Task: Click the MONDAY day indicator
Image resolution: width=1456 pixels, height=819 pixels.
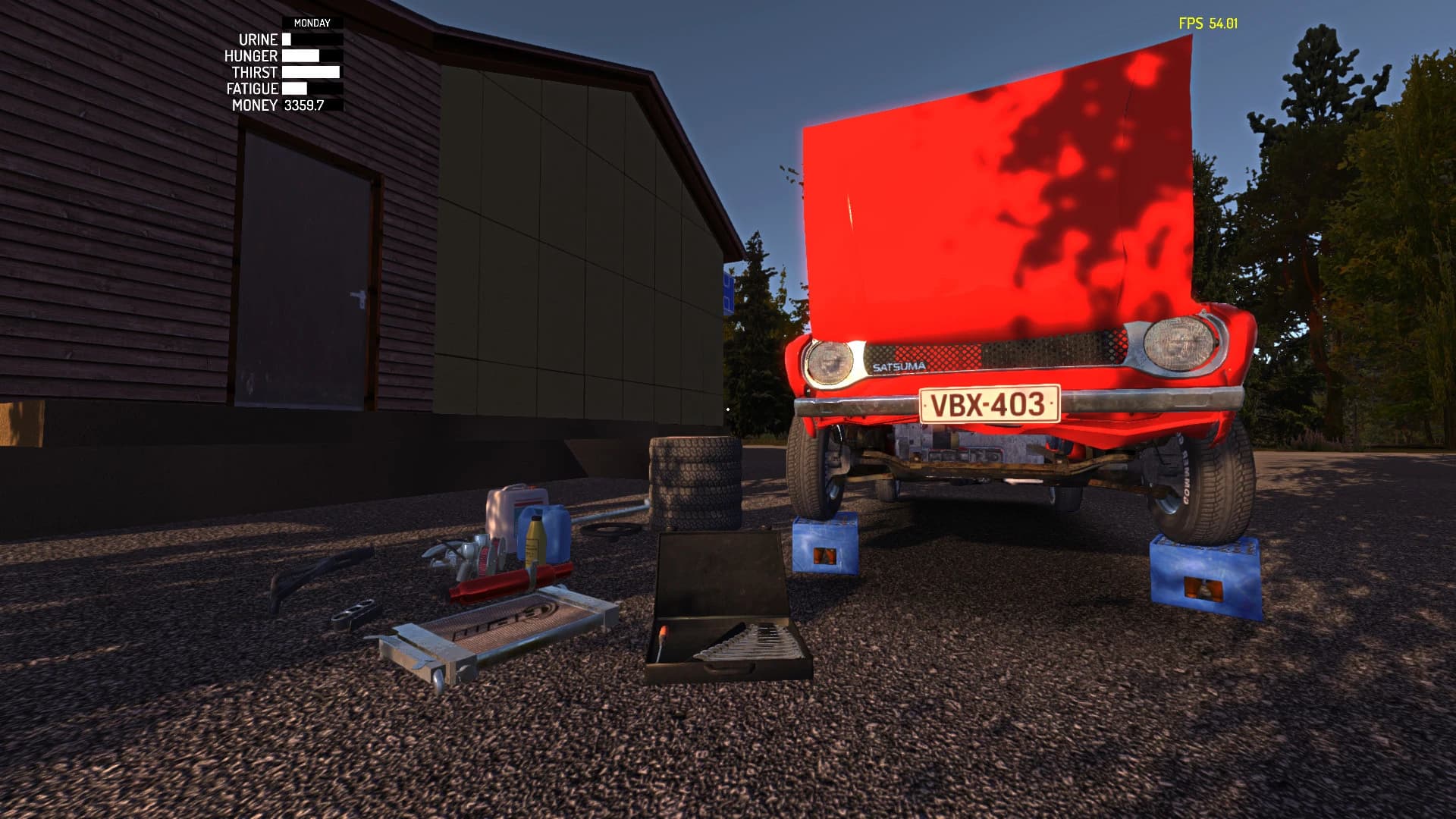Action: [311, 24]
